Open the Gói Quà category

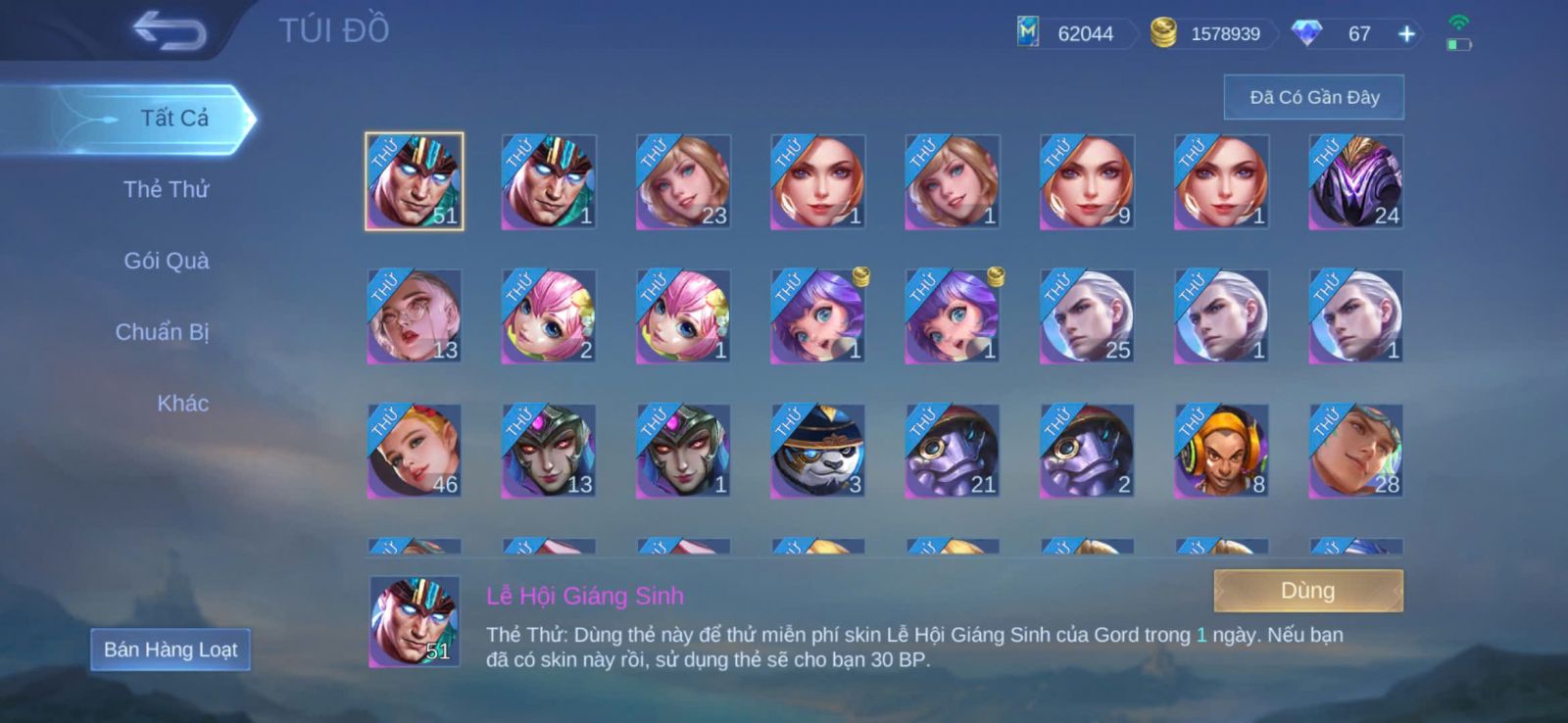tap(167, 261)
